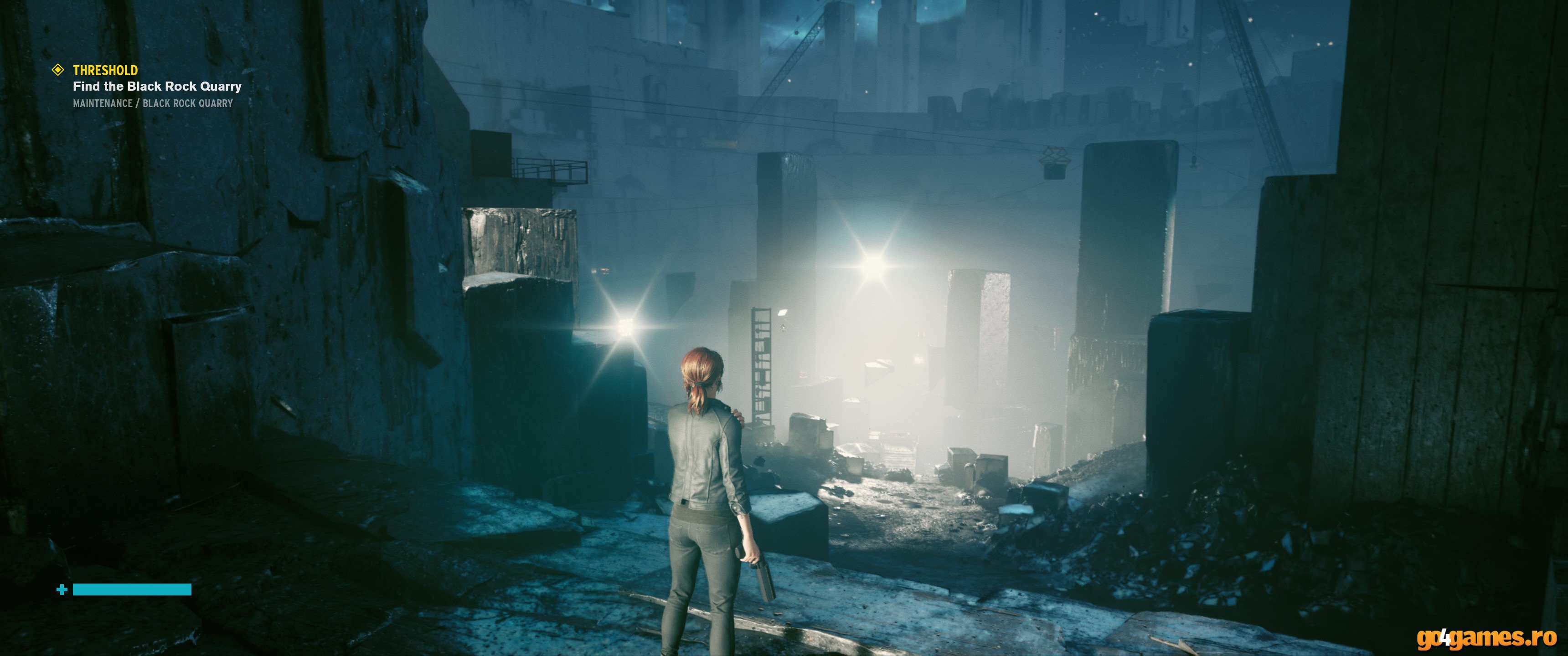Viewport: 1568px width, 656px height.
Task: Open the go4games.ro watermark link
Action: coord(1486,638)
